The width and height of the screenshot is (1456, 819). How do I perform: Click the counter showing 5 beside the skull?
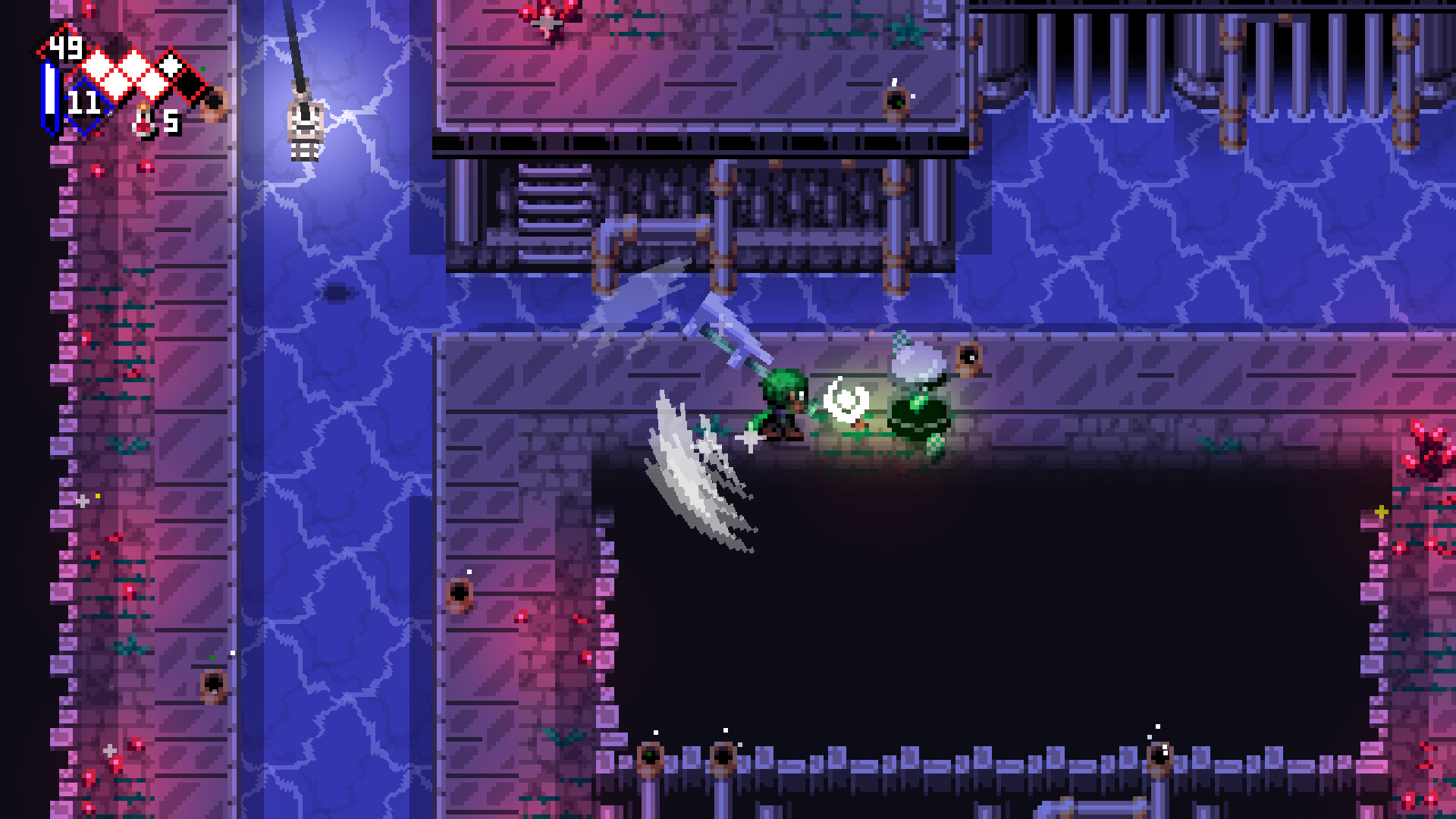171,121
